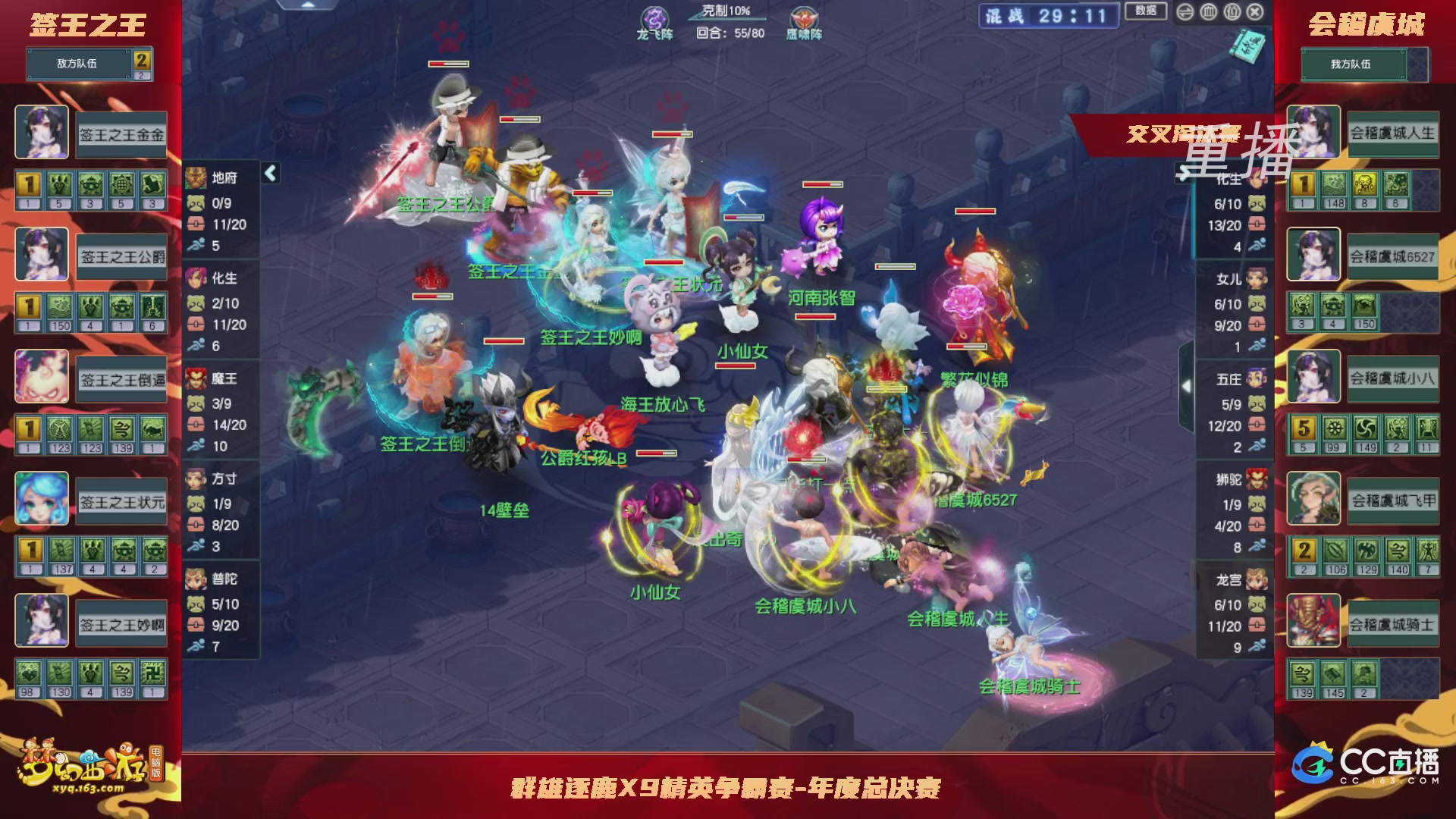1456x819 pixels.
Task: Select the 签王之王状元 portrait
Action: 42,498
